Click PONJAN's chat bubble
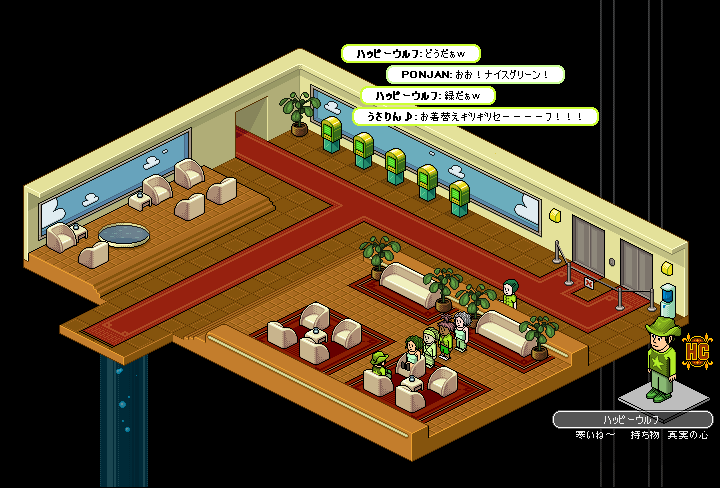The image size is (720, 488). click(x=475, y=74)
